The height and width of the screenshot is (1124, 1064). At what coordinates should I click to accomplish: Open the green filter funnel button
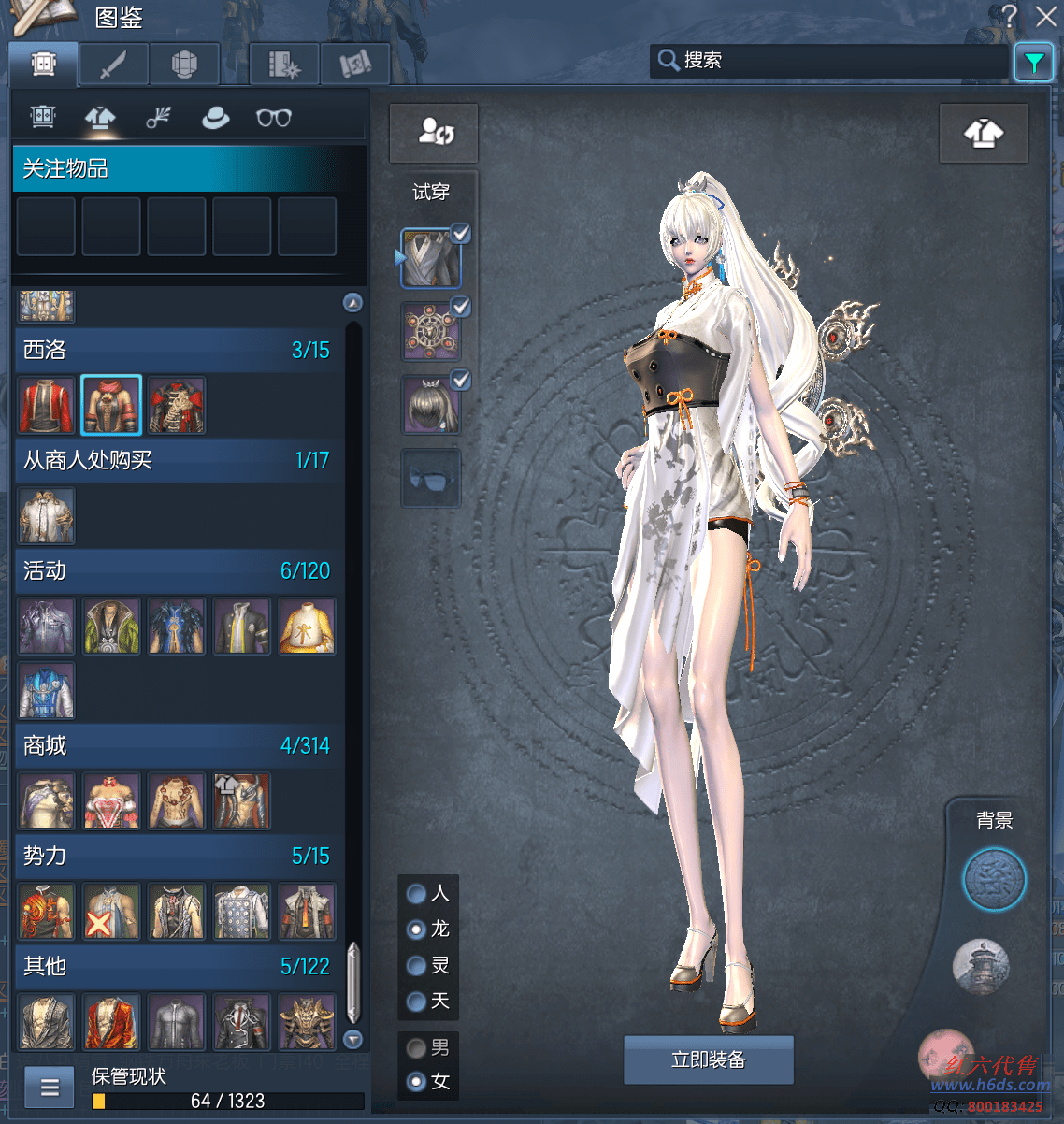pyautogui.click(x=1033, y=63)
